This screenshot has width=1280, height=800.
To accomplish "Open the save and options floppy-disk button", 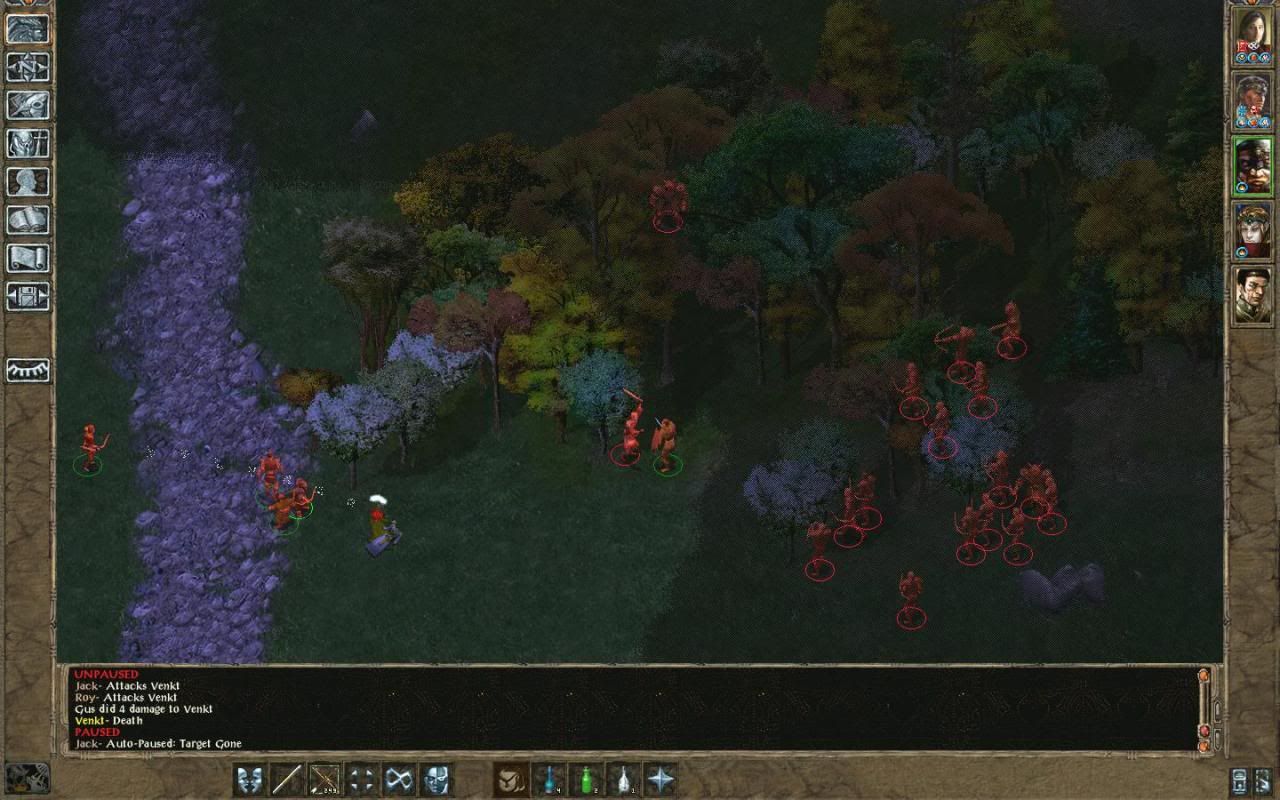I will point(28,296).
